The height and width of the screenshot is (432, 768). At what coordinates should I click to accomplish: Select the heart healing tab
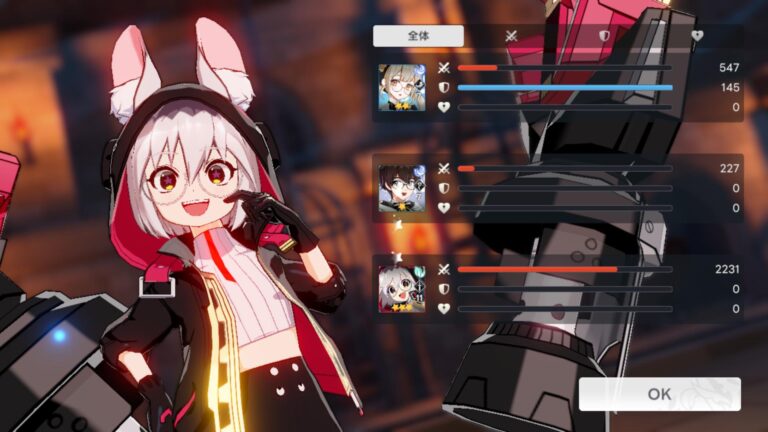point(697,36)
